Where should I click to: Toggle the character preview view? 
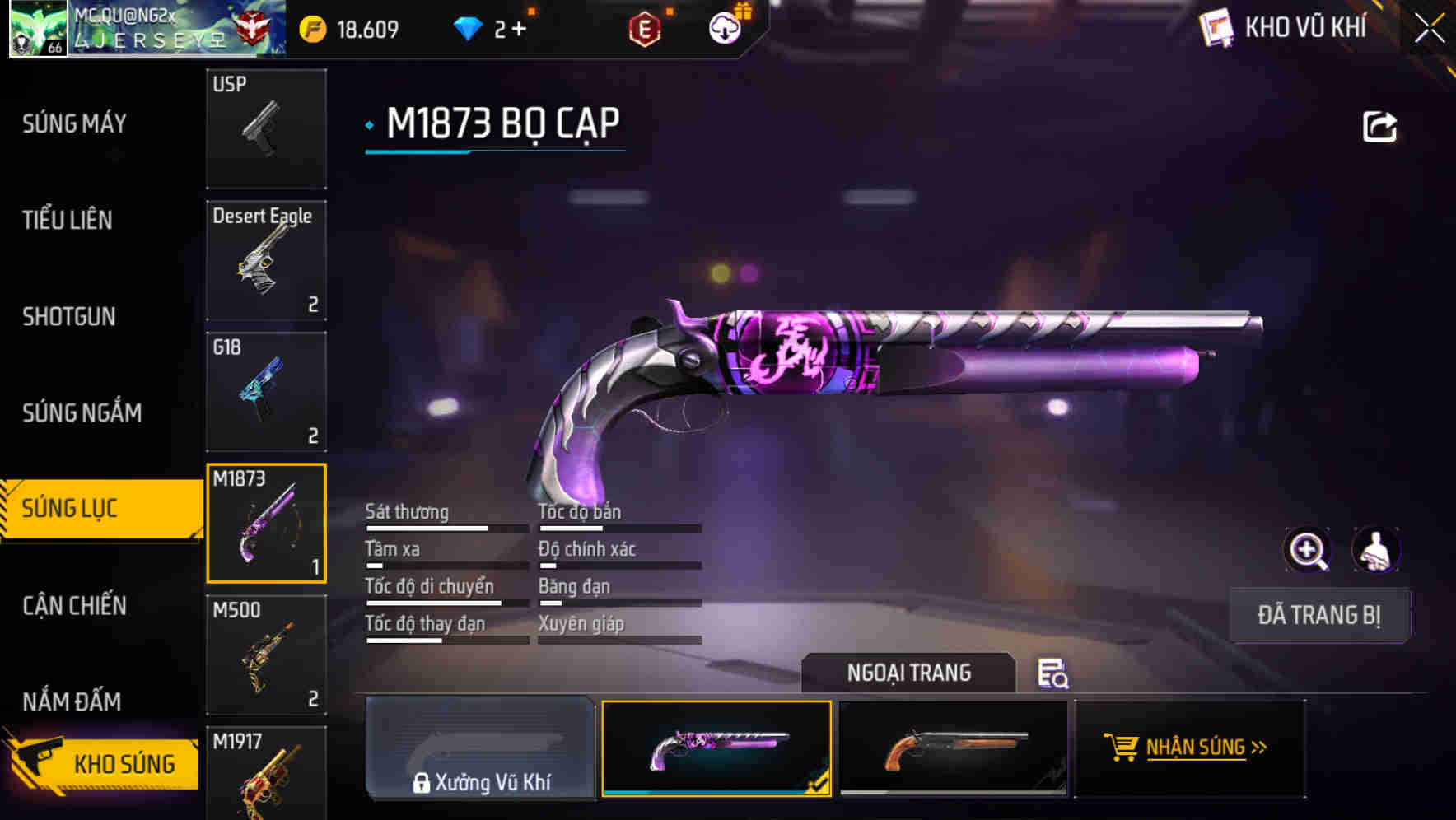pos(1375,550)
